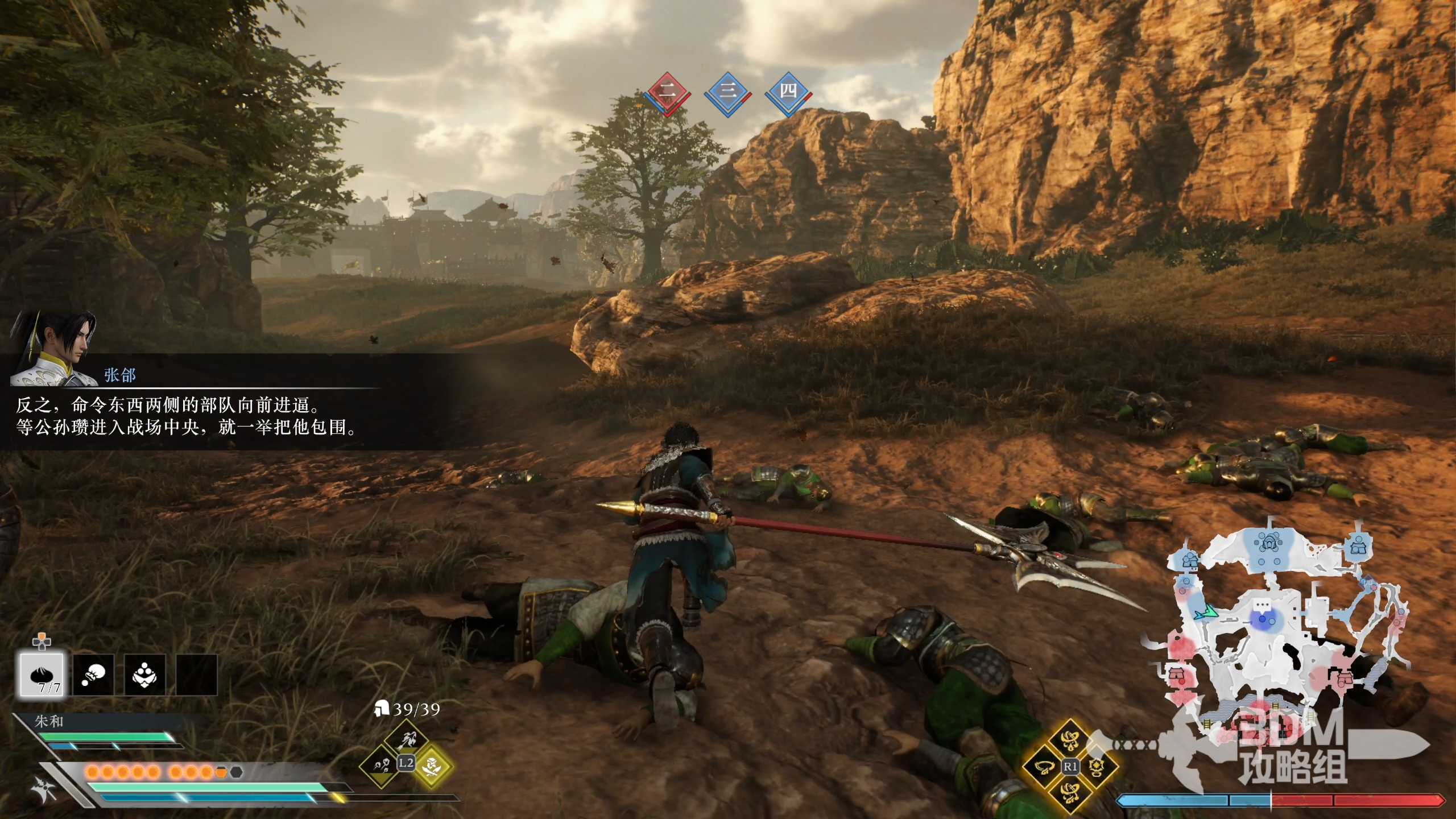Trigger the flower emblem battle art diamond

[x=1097, y=767]
